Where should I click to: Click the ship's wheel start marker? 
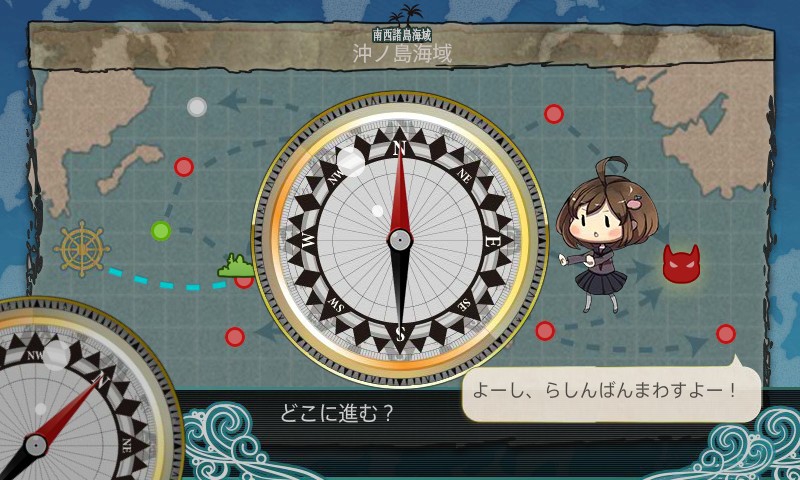pyautogui.click(x=81, y=248)
